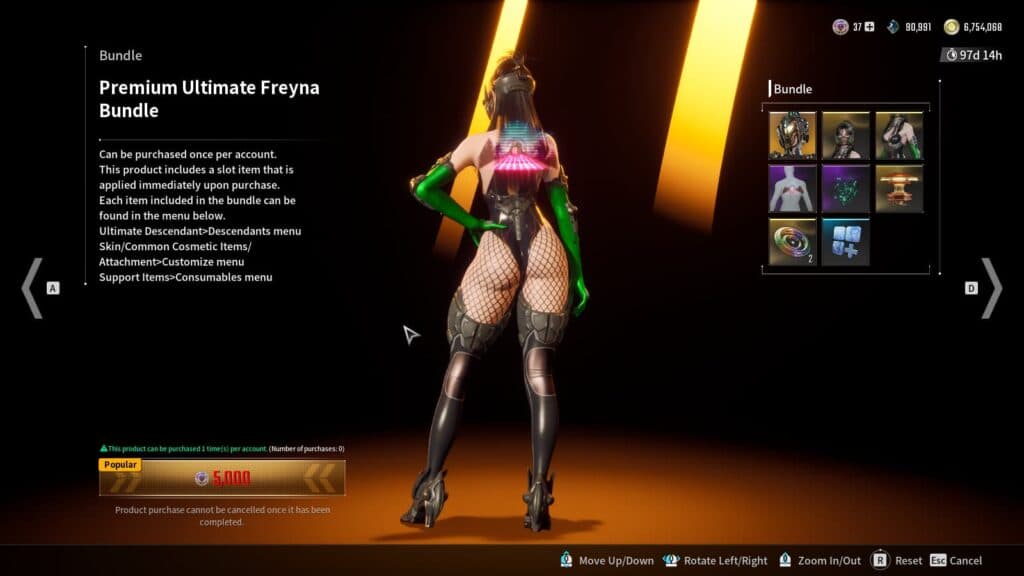Inspect the chest attachment item on purple background
This screenshot has height=576, width=1024.
point(792,188)
